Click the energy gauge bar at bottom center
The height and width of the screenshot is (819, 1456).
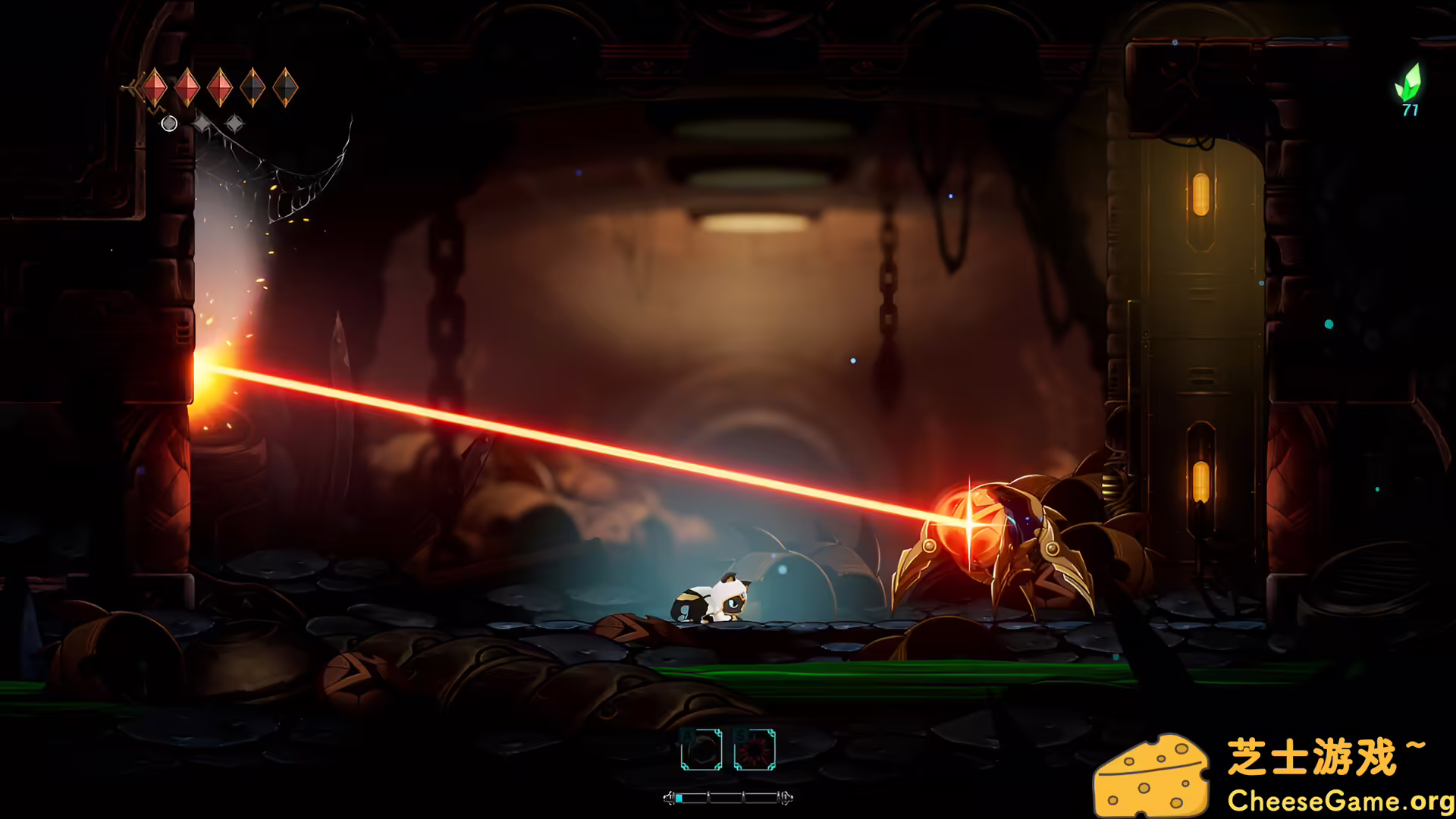coord(728,798)
